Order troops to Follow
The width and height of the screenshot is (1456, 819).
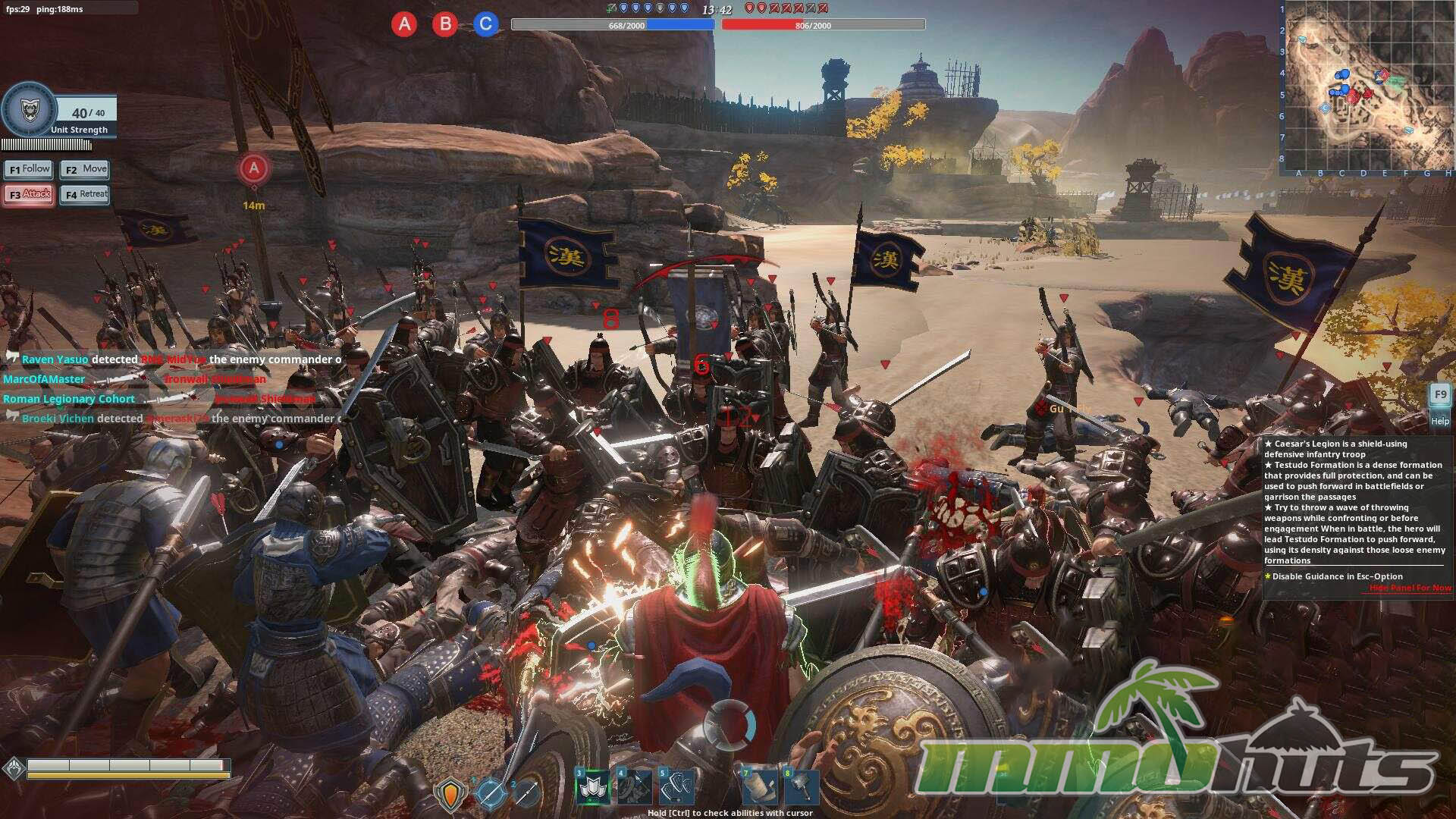tap(29, 169)
